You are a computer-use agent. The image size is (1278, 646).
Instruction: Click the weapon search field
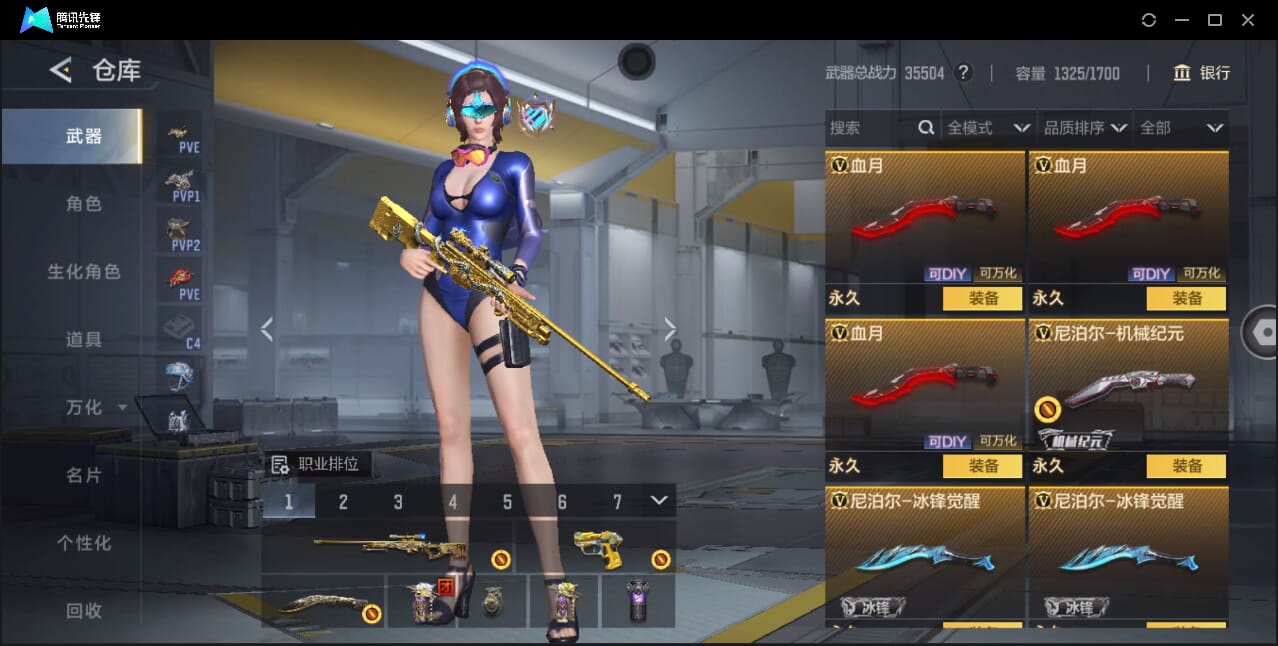870,128
